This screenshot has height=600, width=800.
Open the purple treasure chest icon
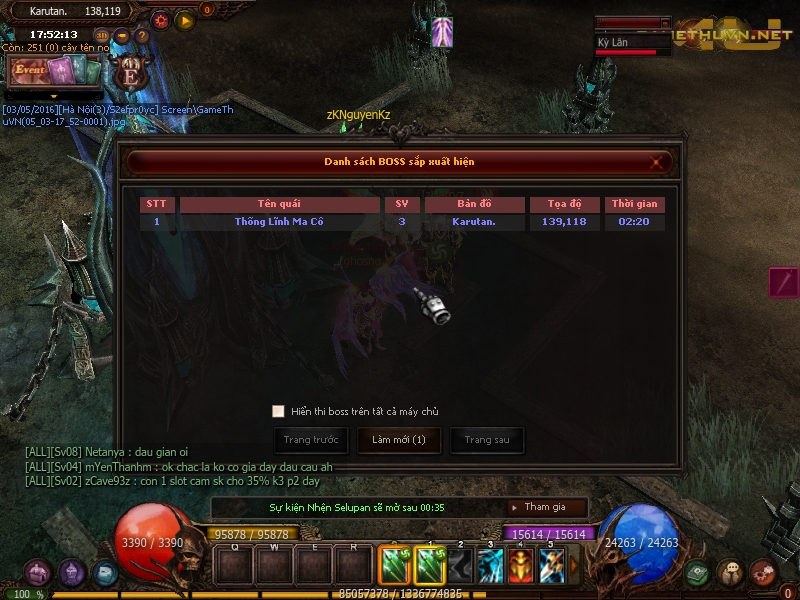(x=38, y=573)
